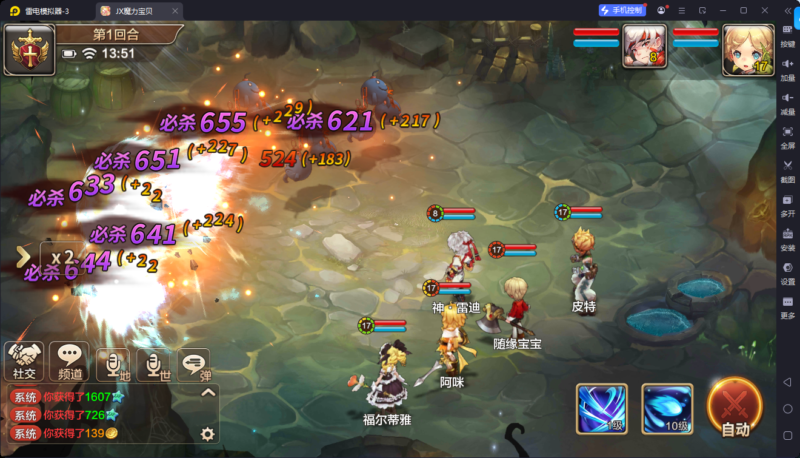Screen dimensions: 800x458
Task: Tap the 地 local voice microphone
Action: [116, 364]
